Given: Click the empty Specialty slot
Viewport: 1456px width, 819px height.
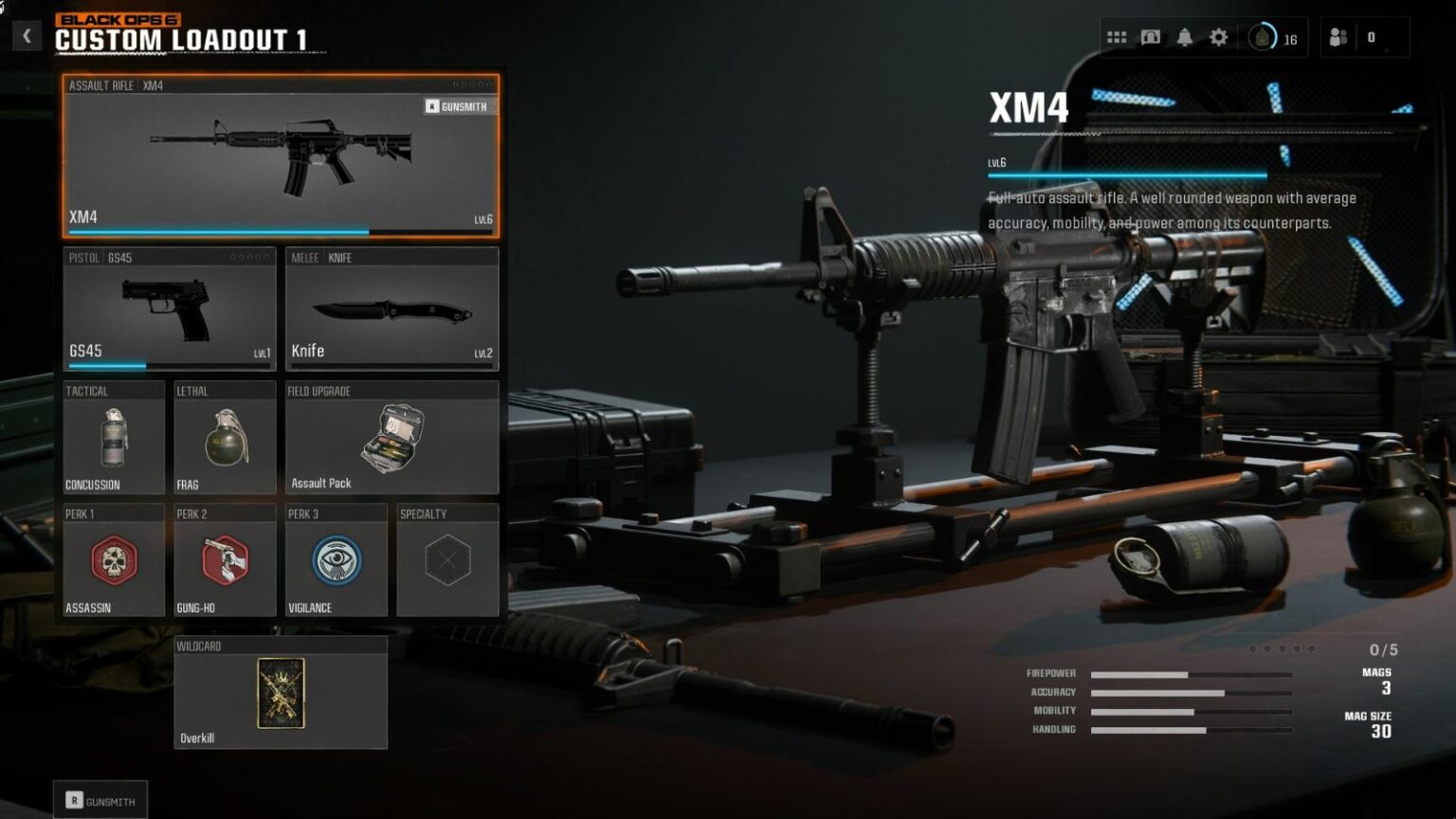Looking at the screenshot, I should click(x=448, y=559).
